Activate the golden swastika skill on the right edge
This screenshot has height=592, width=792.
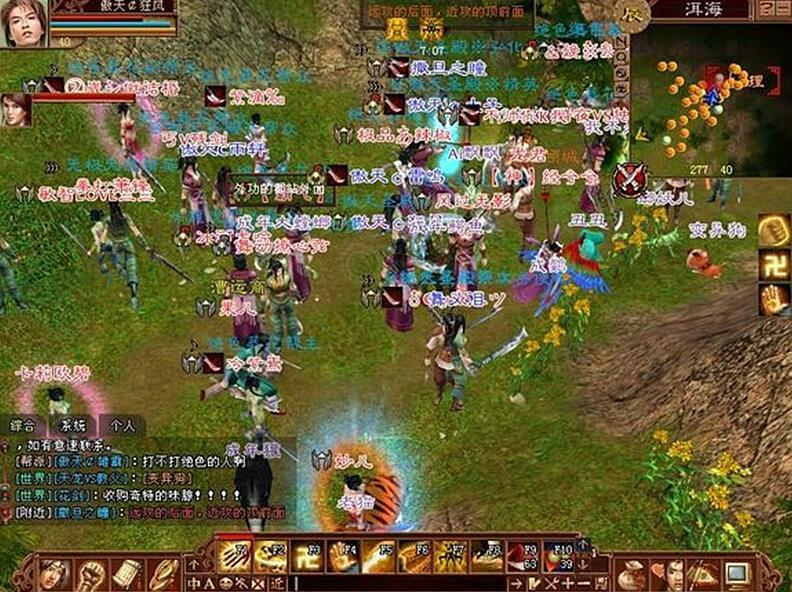(773, 265)
